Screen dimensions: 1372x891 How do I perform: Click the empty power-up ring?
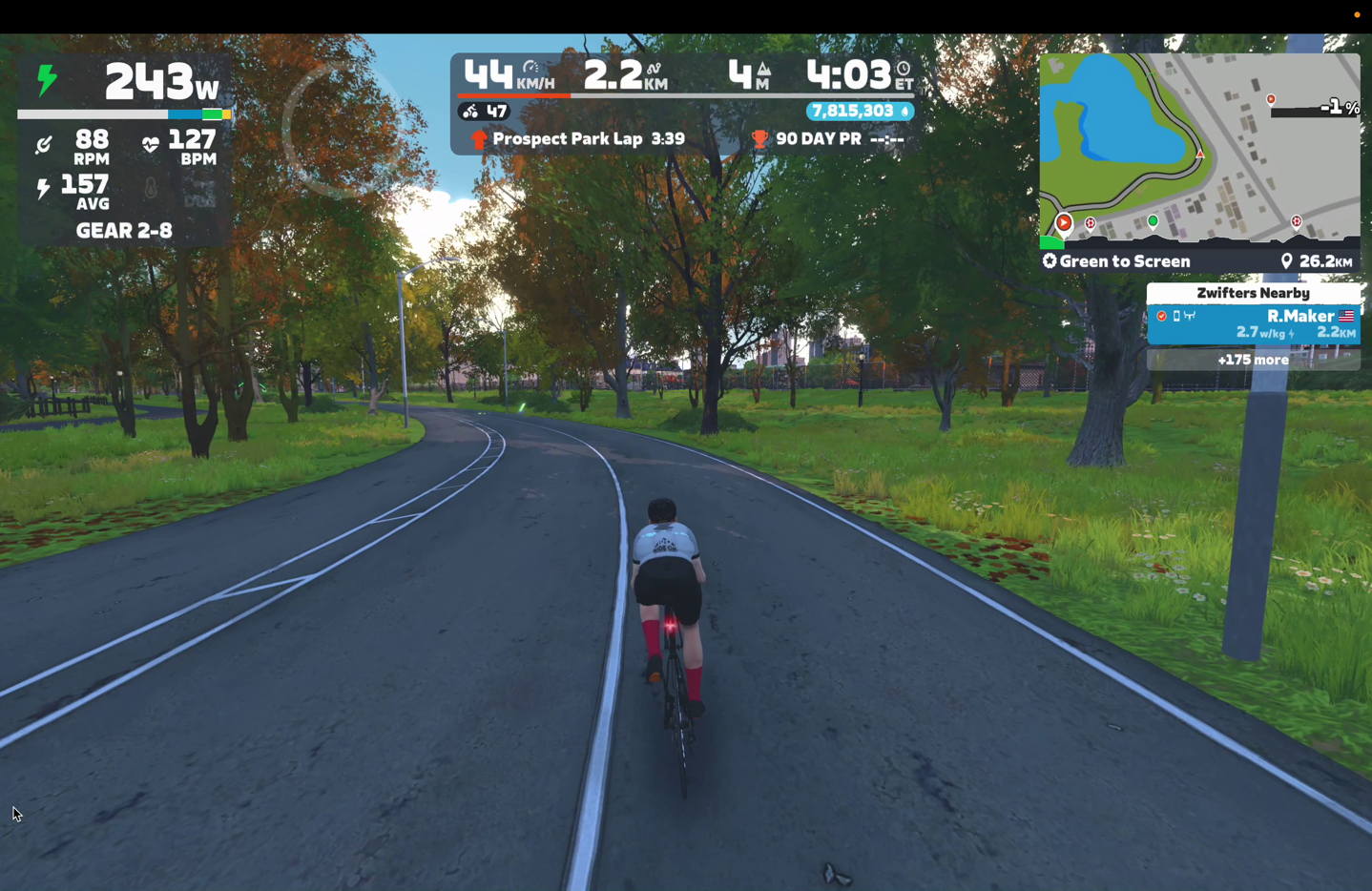[x=340, y=131]
